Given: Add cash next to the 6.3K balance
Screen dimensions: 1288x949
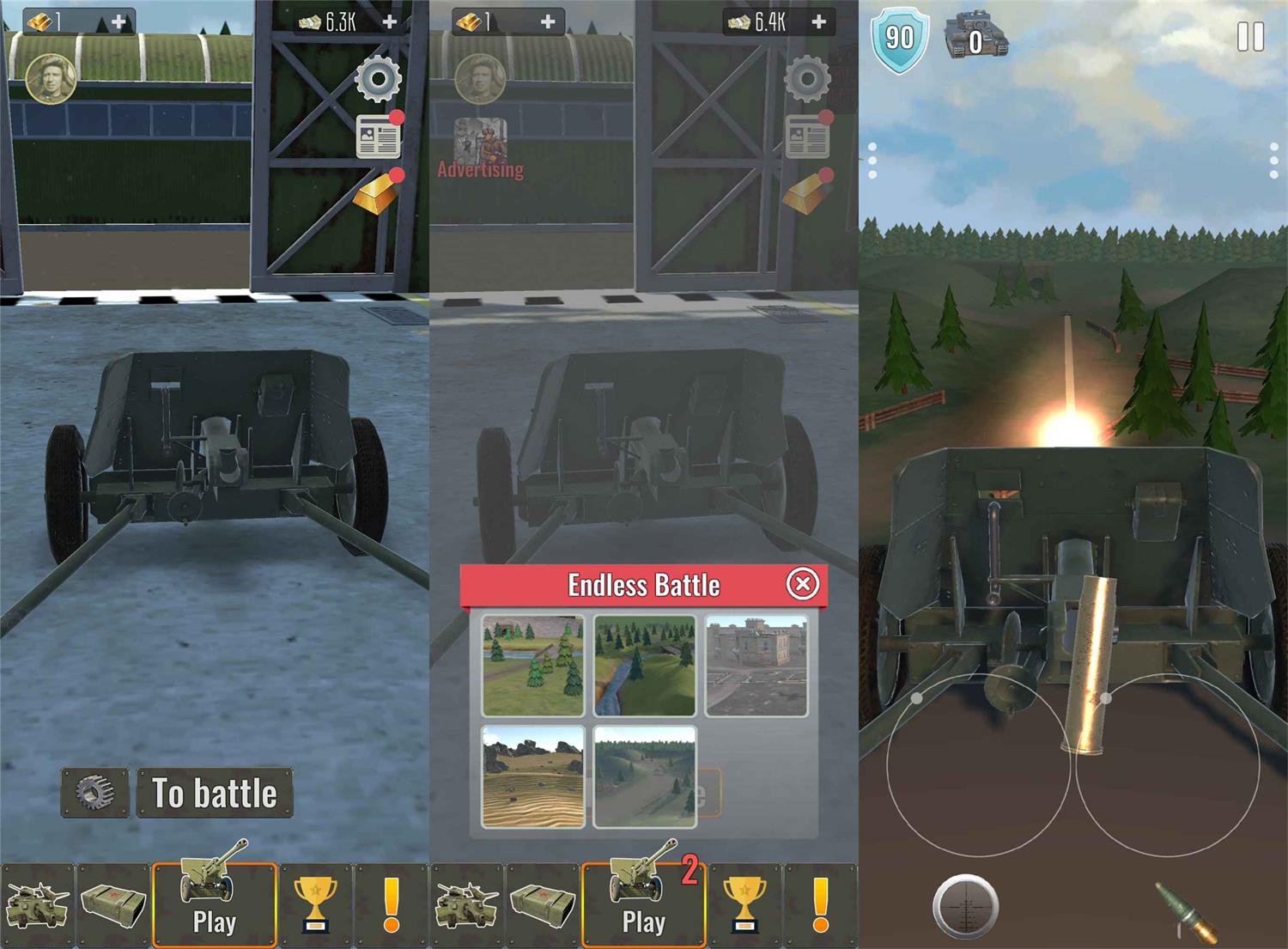Looking at the screenshot, I should pyautogui.click(x=389, y=21).
